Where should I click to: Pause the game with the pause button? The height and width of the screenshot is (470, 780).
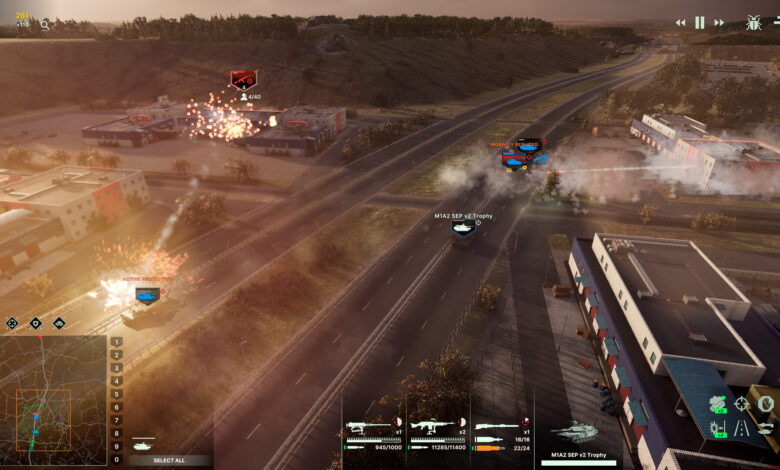(x=700, y=22)
